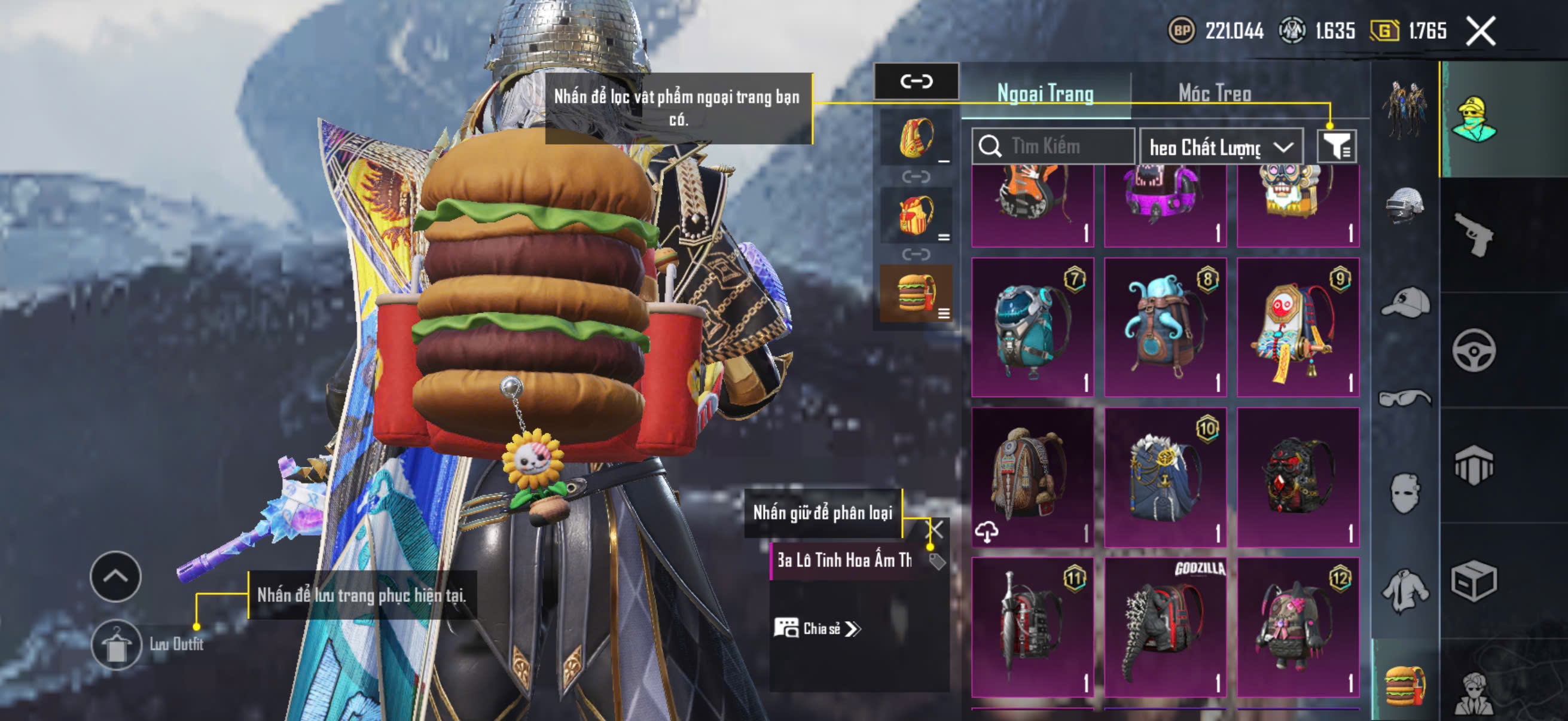The image size is (1568, 721).
Task: Equip the Godzilla backpack skin
Action: click(x=1164, y=627)
